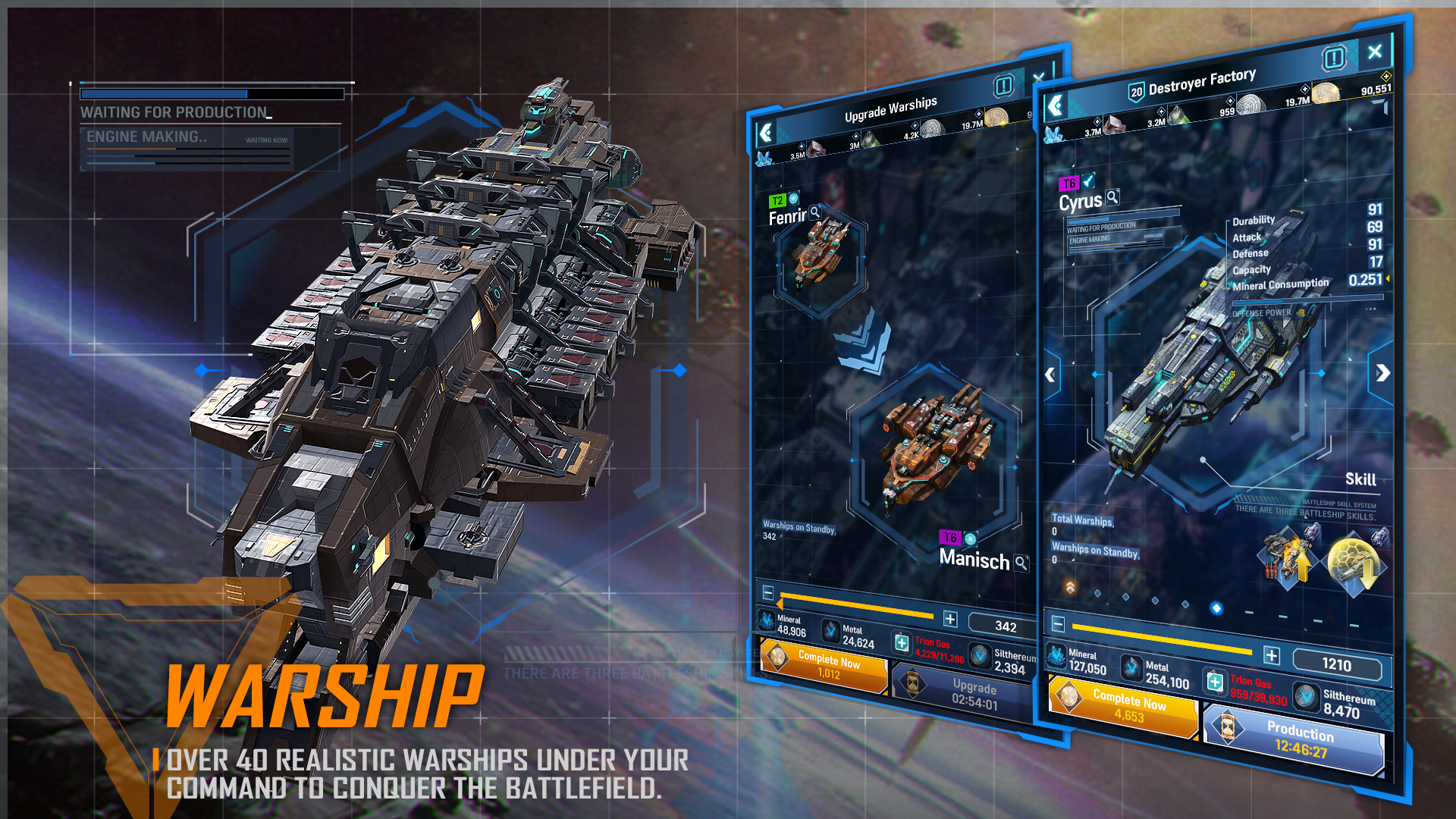Image resolution: width=1456 pixels, height=819 pixels.
Task: Toggle the blue checkmark beside the T6 badge
Action: 1087,181
